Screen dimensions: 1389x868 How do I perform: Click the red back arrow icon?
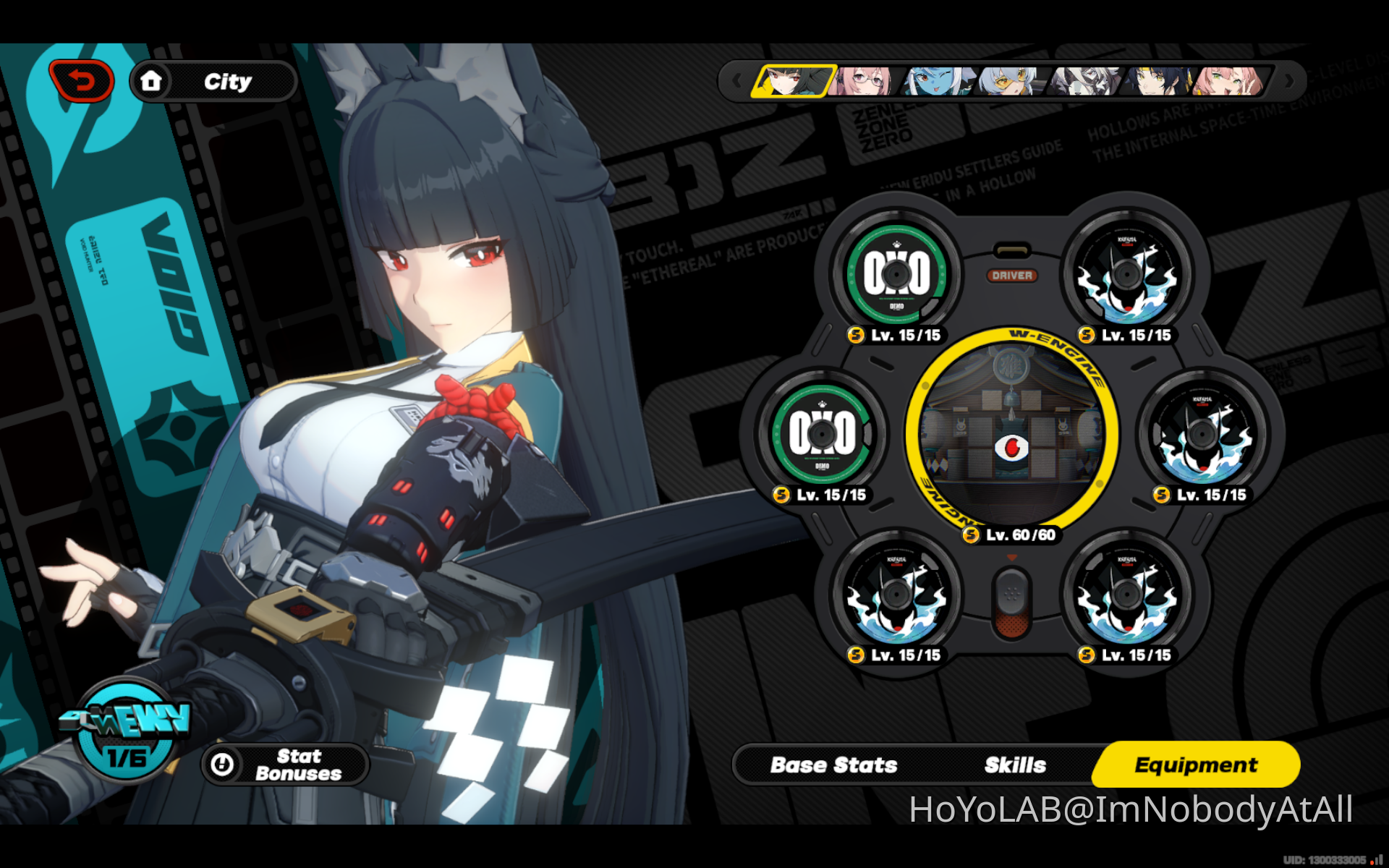pos(82,80)
